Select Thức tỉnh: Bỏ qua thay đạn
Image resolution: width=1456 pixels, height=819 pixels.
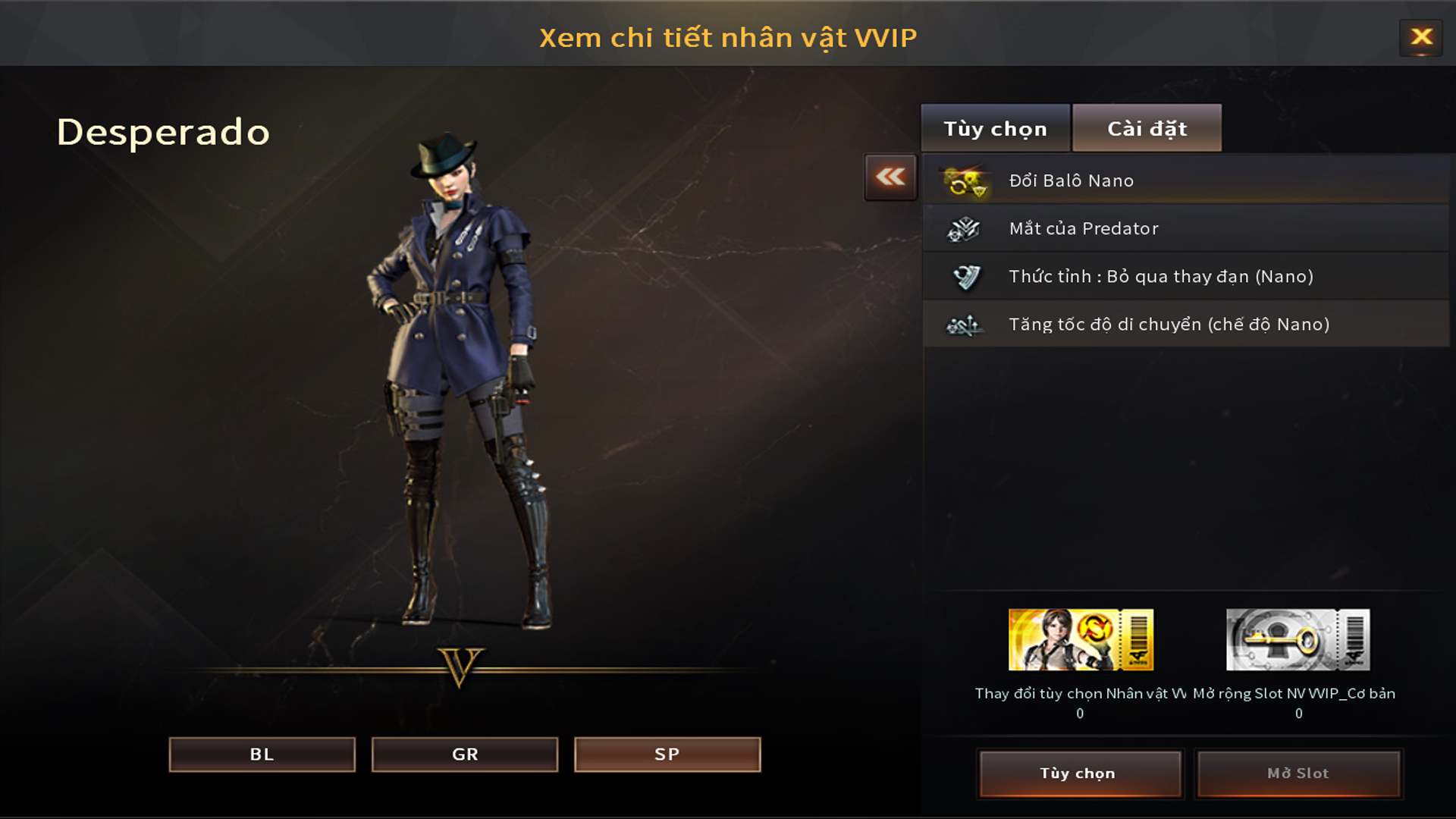click(x=1185, y=277)
